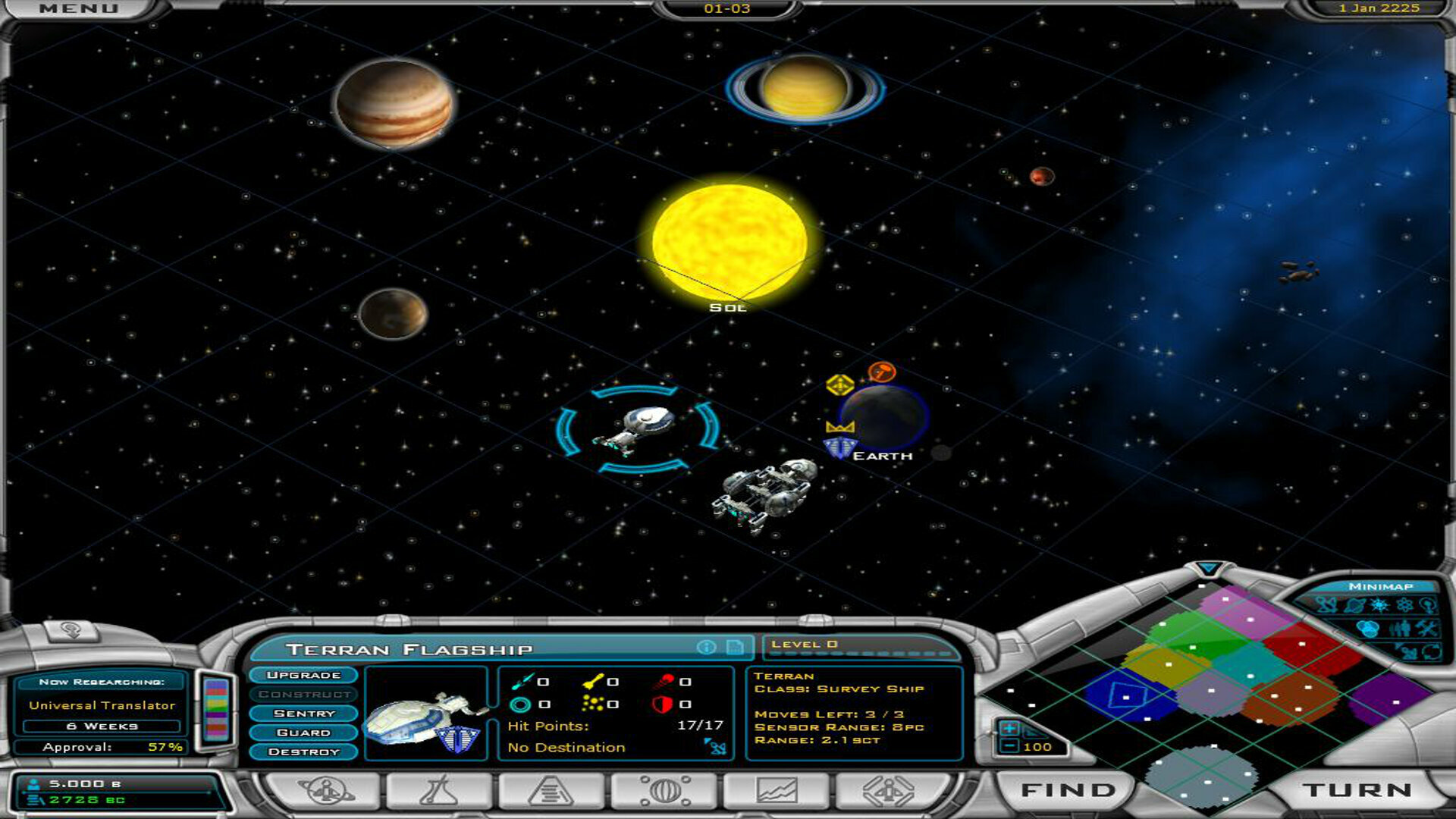Open the Graphs and Stats chart icon
The width and height of the screenshot is (1456, 819).
point(779,790)
